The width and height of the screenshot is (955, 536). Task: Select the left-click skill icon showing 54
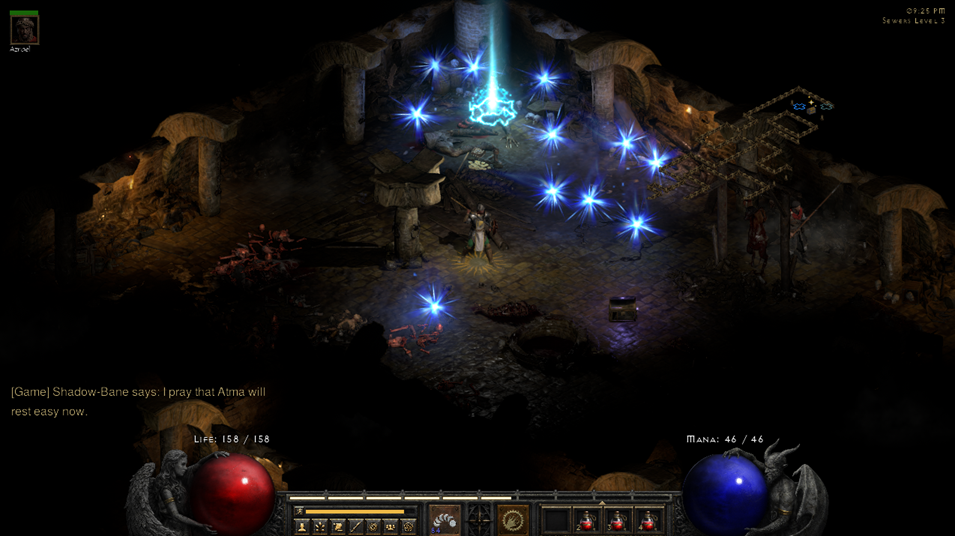click(x=445, y=519)
